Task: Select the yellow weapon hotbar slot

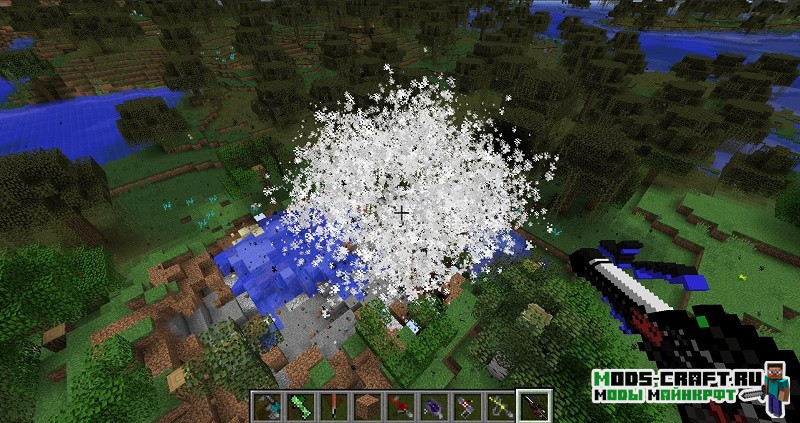Action: point(501,406)
